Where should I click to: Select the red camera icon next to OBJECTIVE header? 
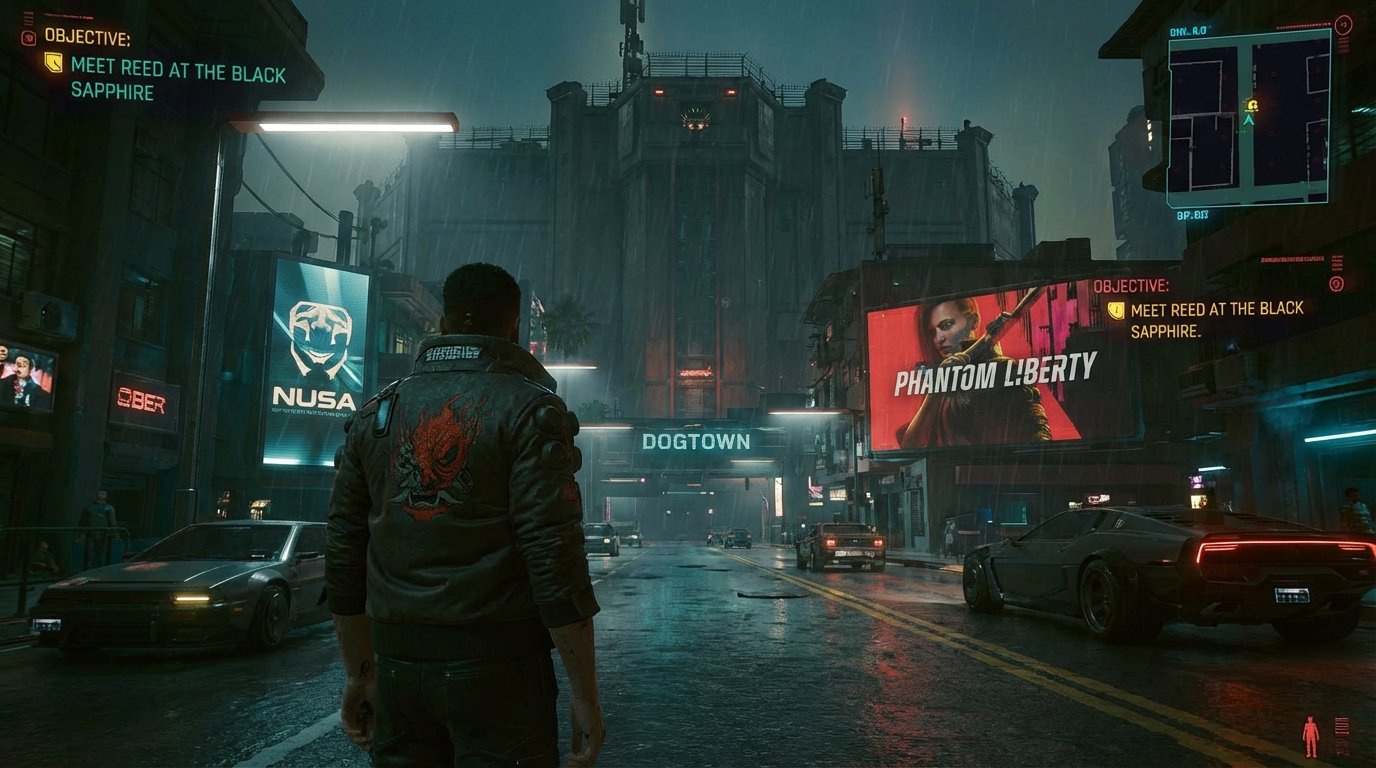coord(28,38)
